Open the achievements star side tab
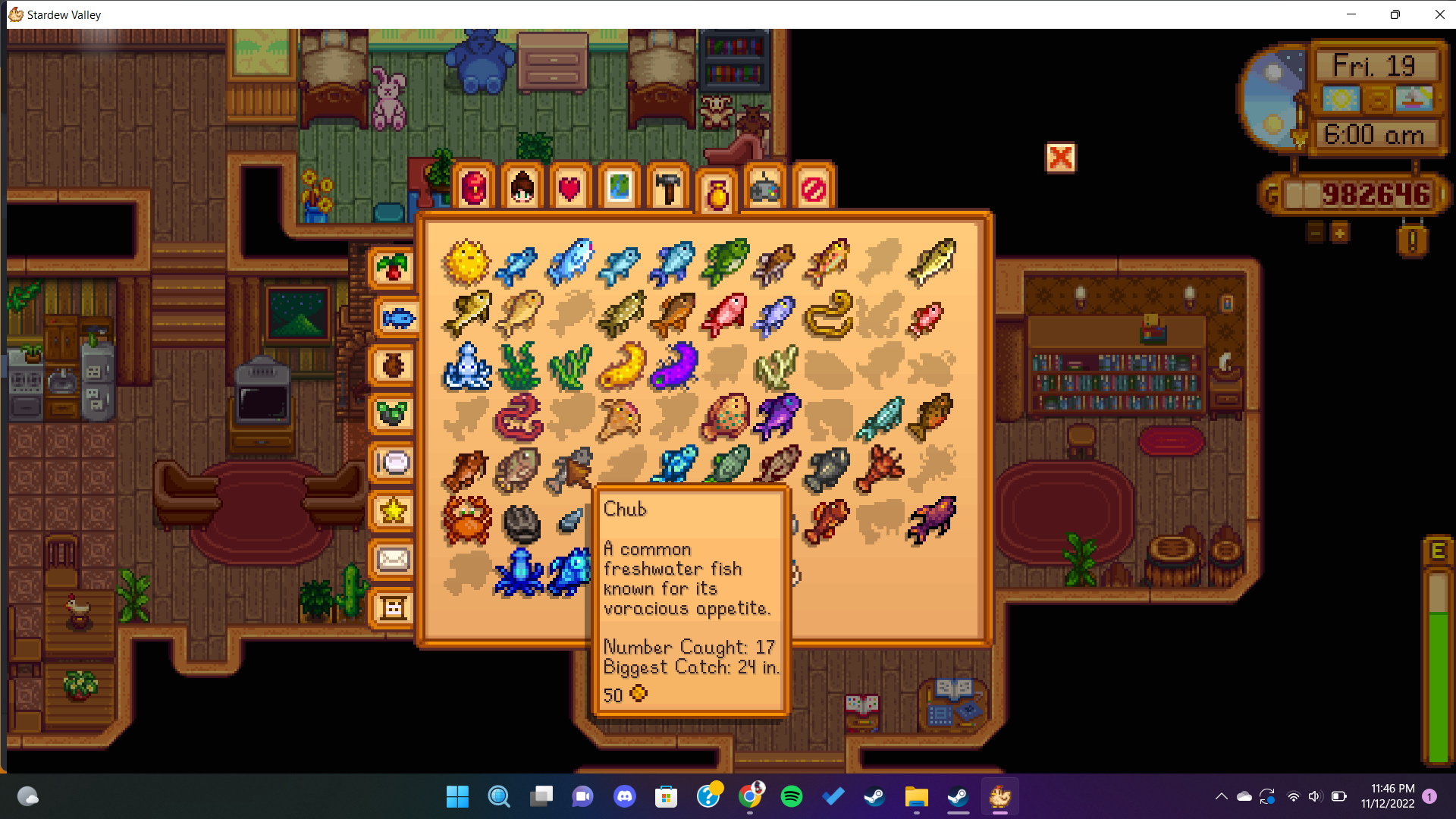 pyautogui.click(x=393, y=510)
